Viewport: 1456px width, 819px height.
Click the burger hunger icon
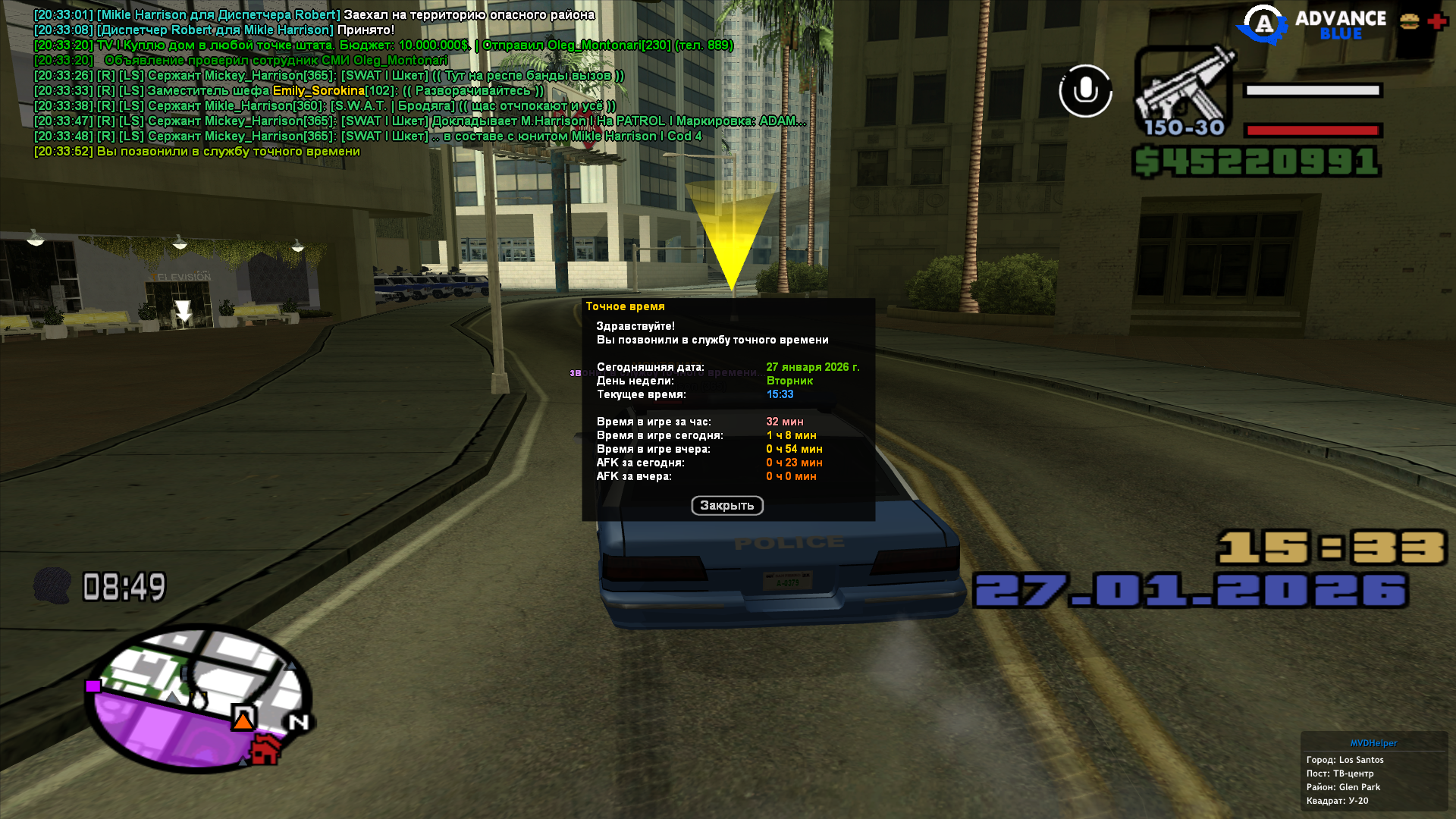pos(1409,22)
